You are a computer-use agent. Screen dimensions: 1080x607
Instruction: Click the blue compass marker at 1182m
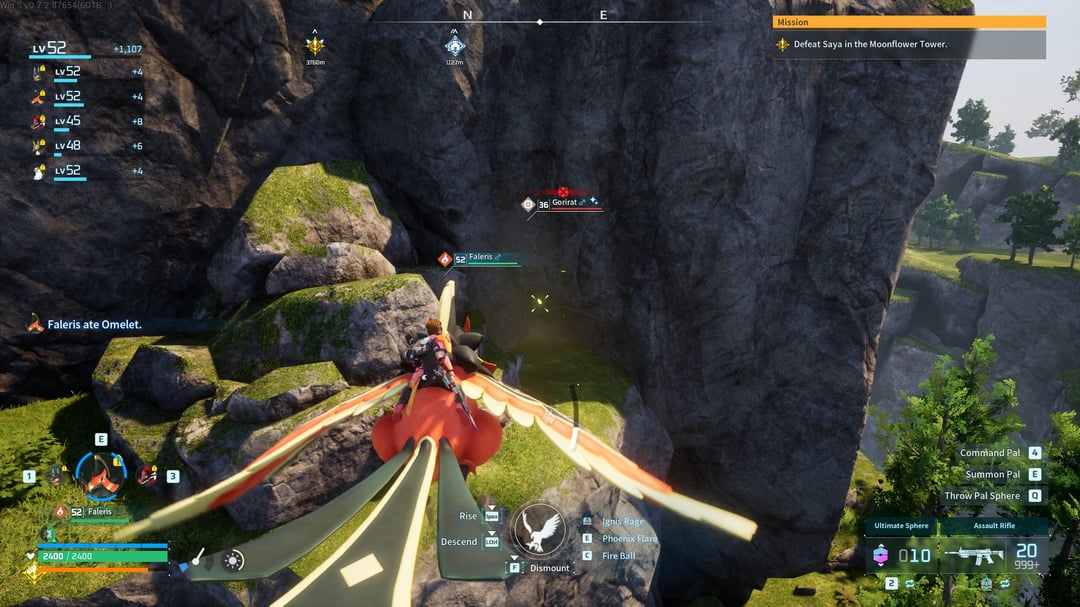click(455, 46)
